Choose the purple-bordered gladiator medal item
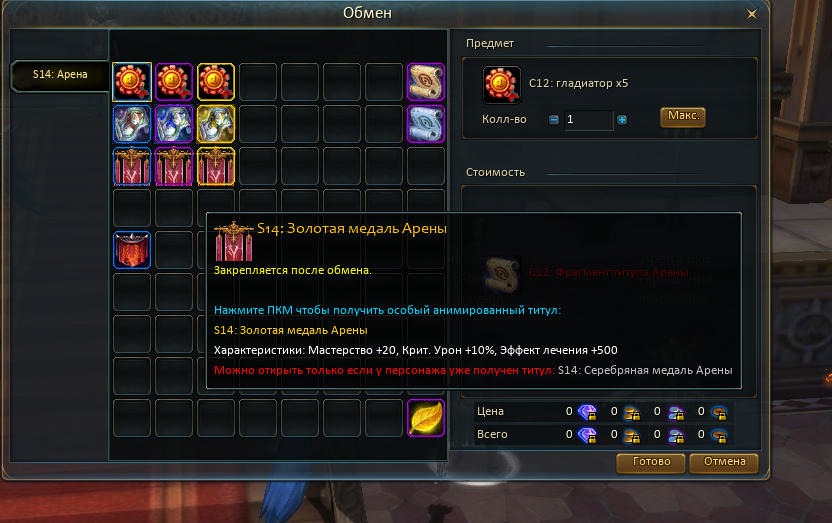This screenshot has height=523, width=832. tap(174, 82)
